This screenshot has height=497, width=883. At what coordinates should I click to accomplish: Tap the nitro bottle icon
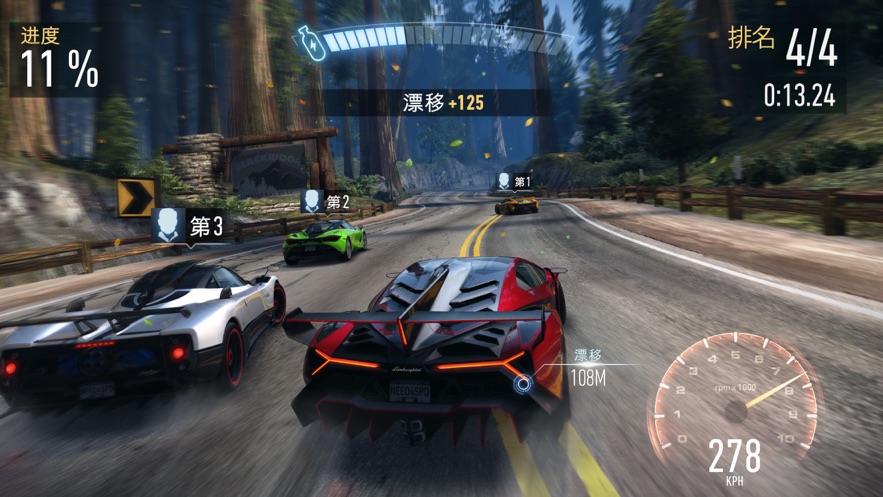click(309, 41)
